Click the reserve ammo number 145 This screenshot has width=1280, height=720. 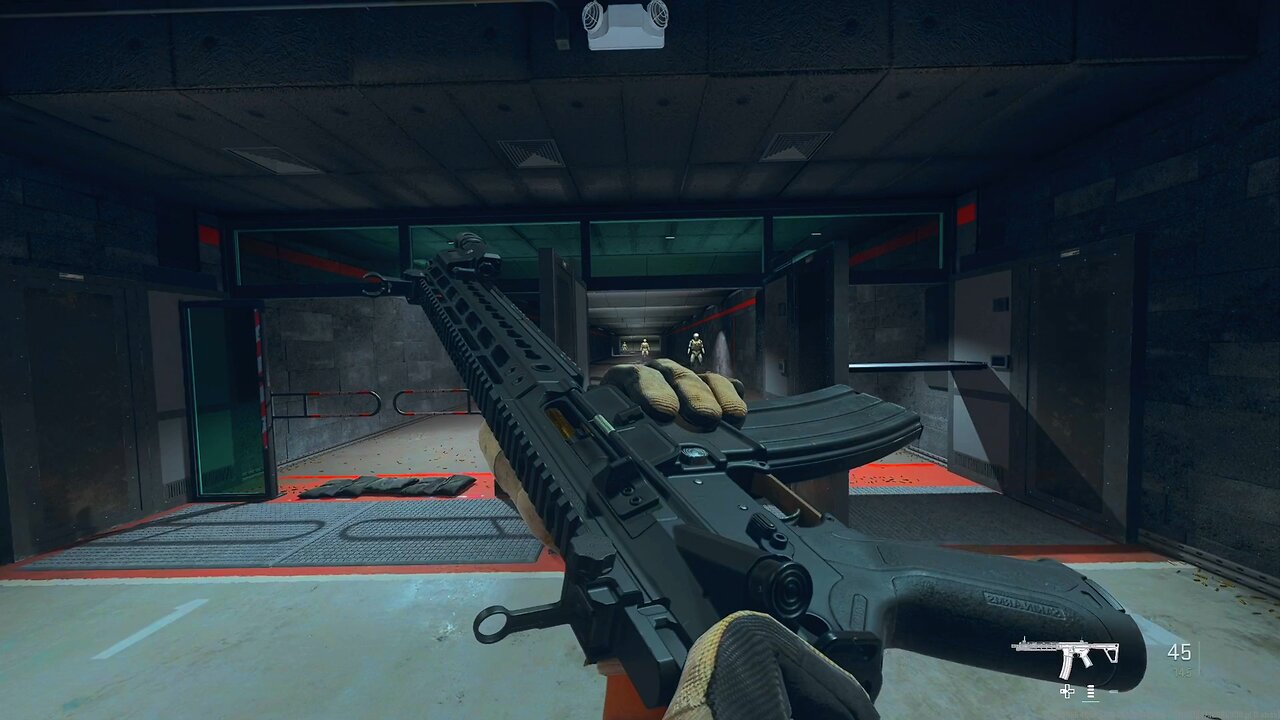click(x=1183, y=671)
